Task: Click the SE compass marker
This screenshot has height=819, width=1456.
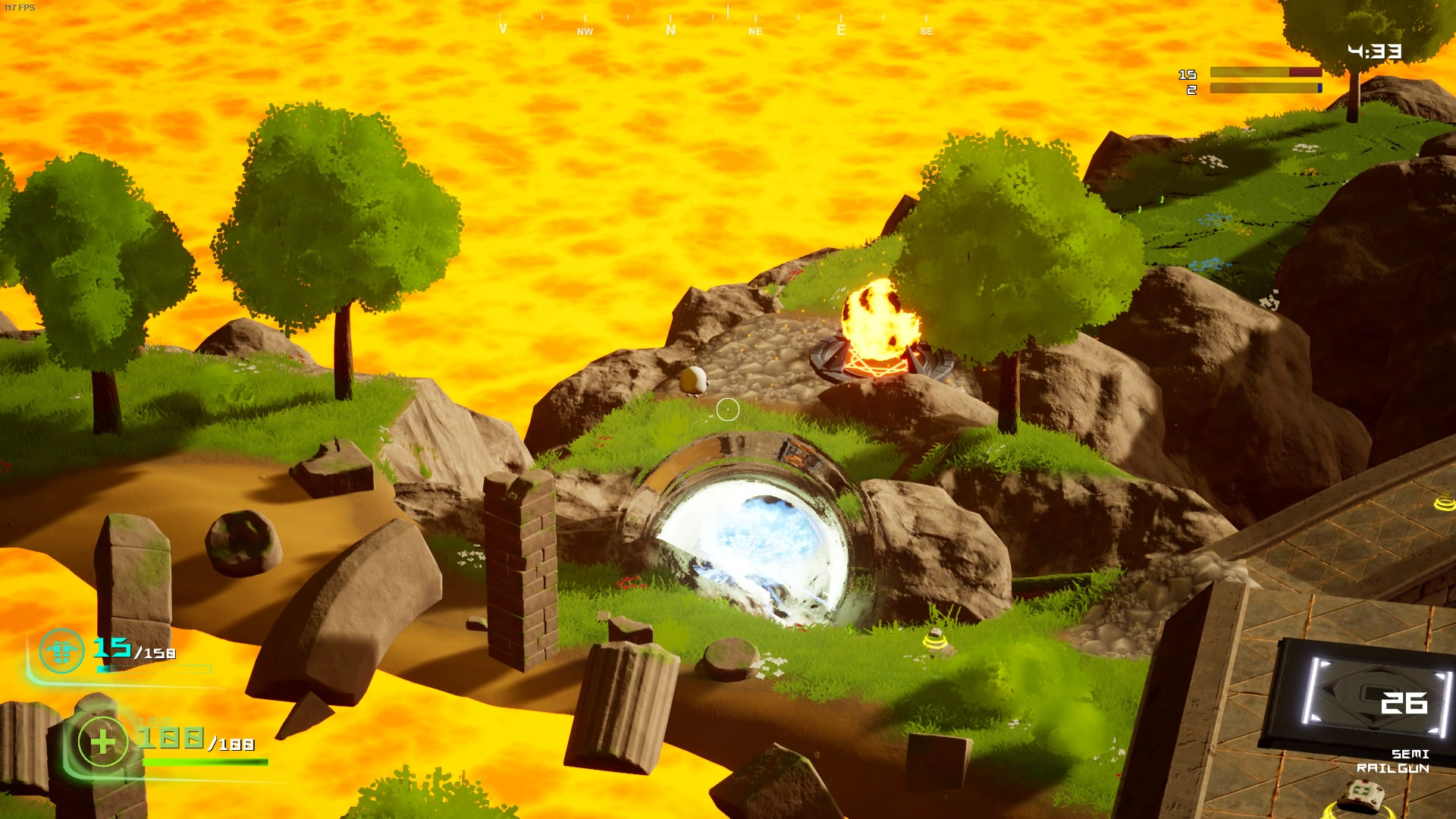Action: pos(925,33)
